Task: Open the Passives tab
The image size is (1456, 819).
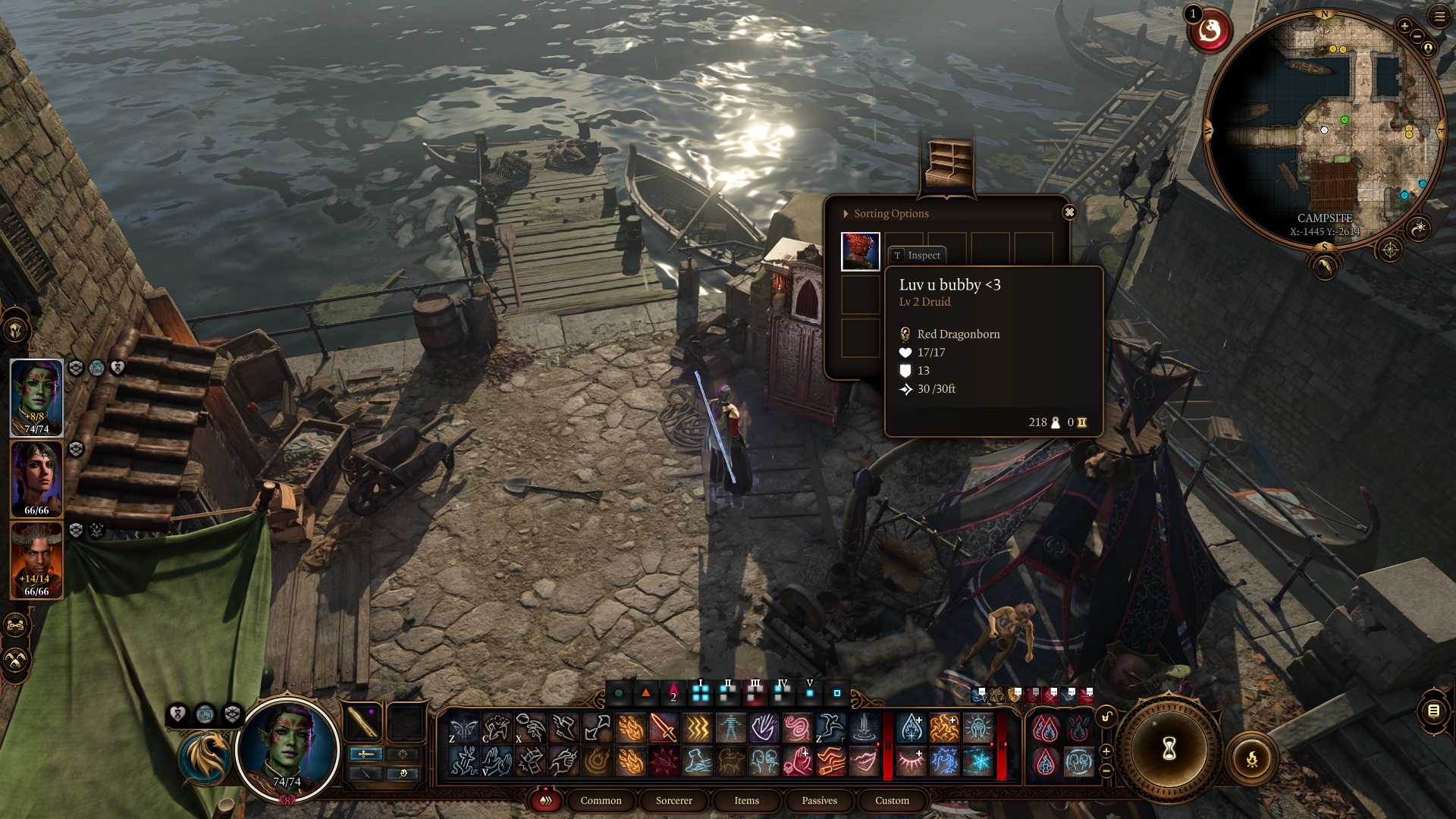Action: tap(820, 801)
